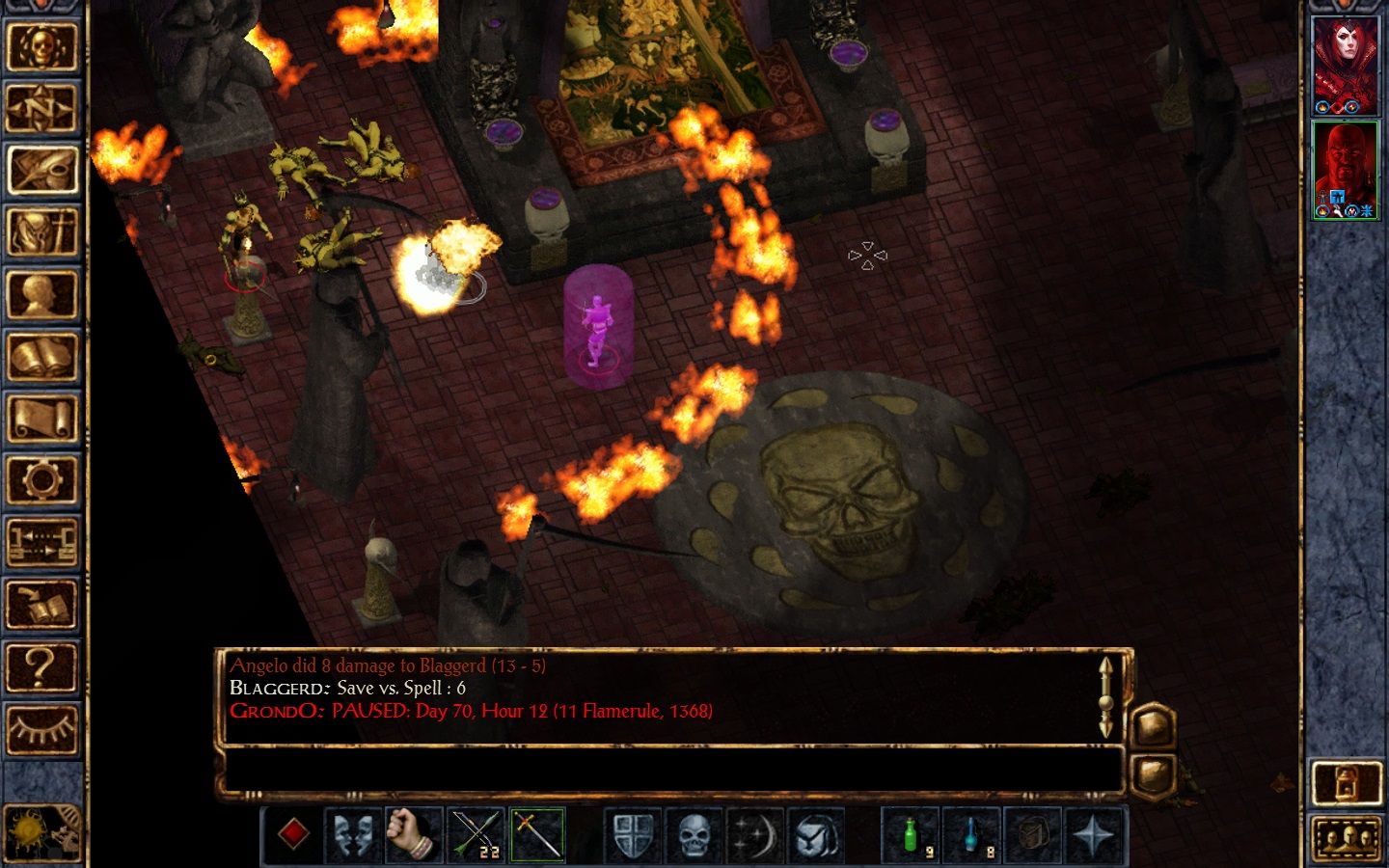Open the help screen question mark
Viewport: 1389px width, 868px height.
43,665
